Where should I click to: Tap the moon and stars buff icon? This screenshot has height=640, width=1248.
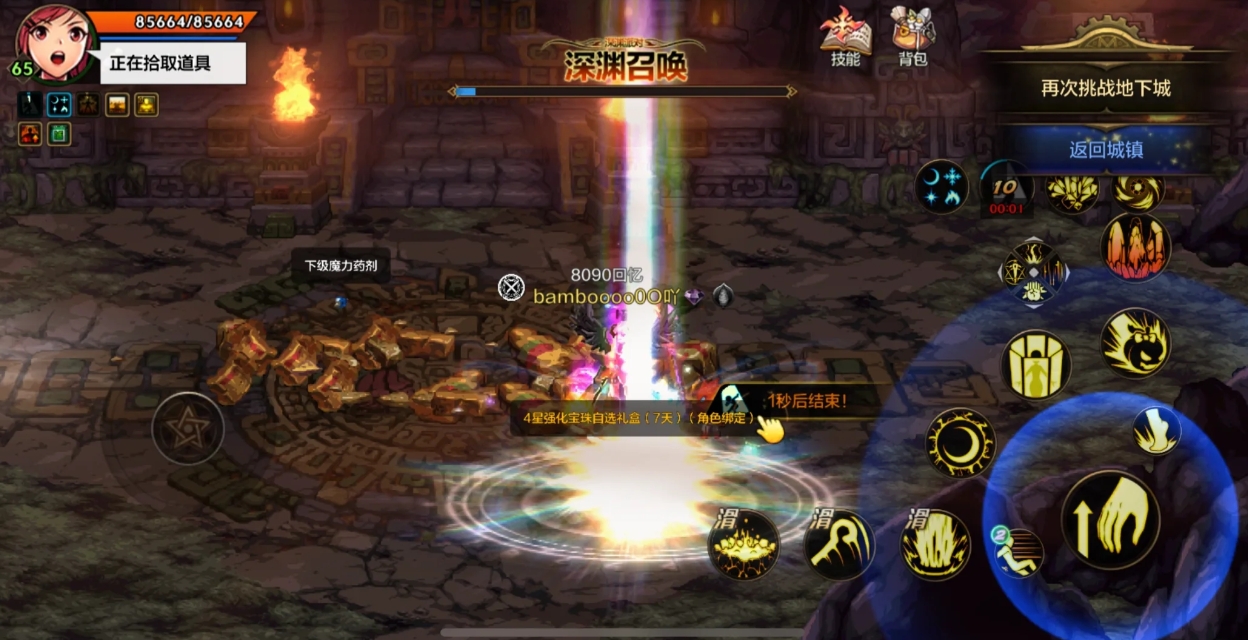tap(941, 186)
